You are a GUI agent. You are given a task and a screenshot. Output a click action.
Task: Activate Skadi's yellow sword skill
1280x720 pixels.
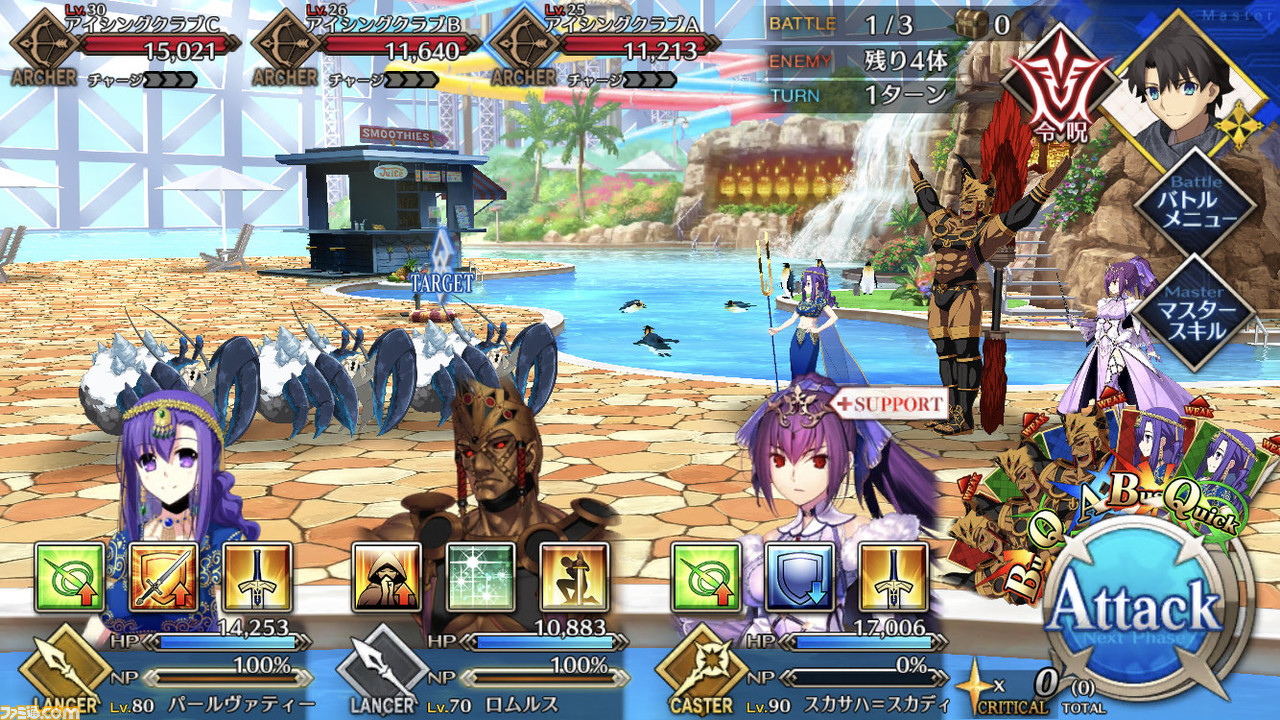click(x=893, y=577)
